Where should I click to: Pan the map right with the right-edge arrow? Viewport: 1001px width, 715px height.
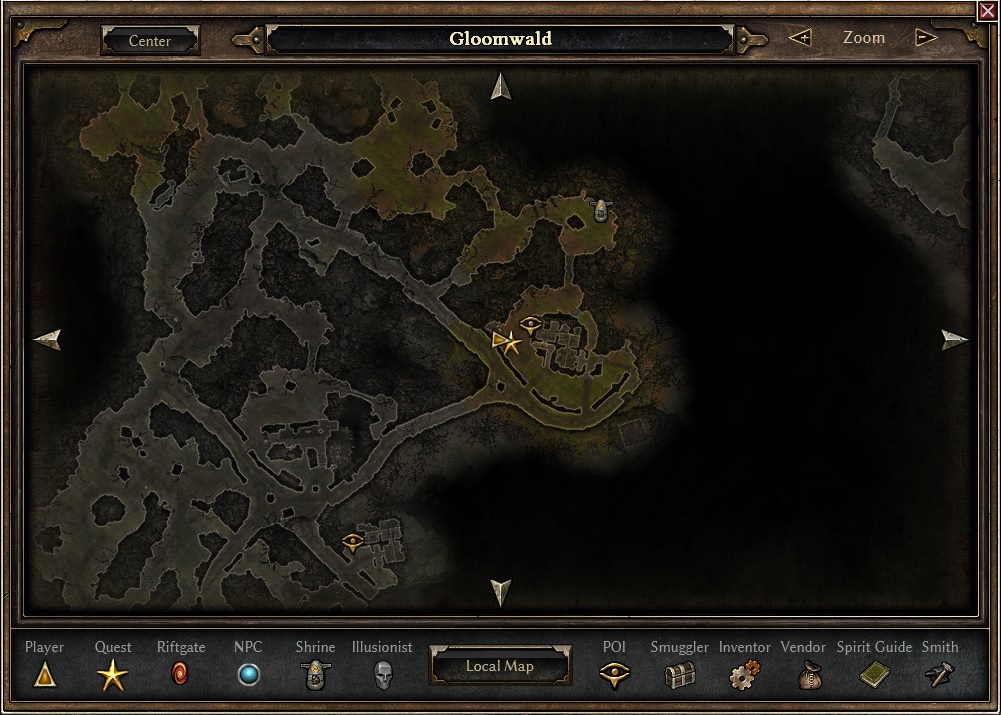[955, 340]
